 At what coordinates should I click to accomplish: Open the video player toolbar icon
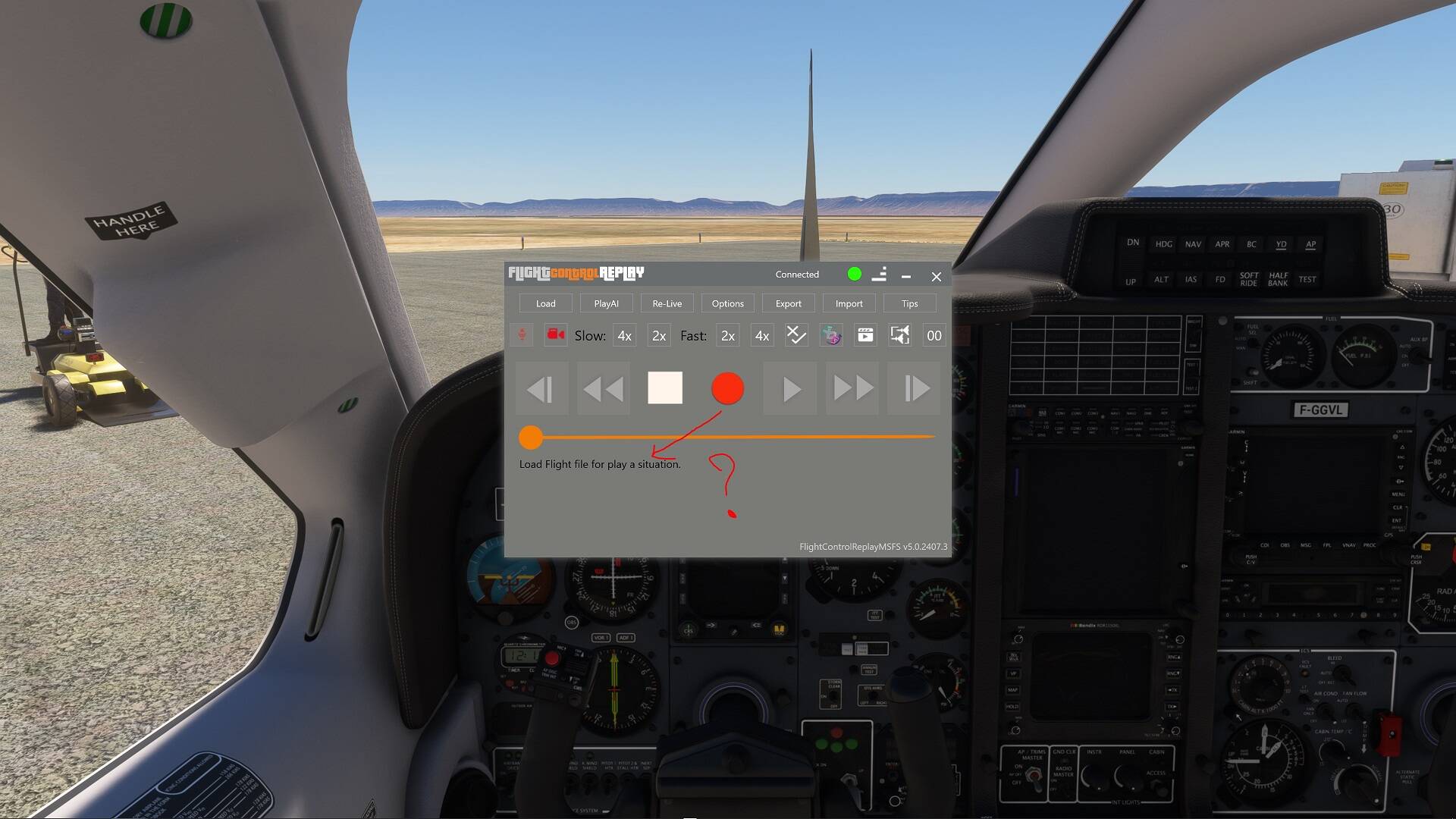(864, 335)
